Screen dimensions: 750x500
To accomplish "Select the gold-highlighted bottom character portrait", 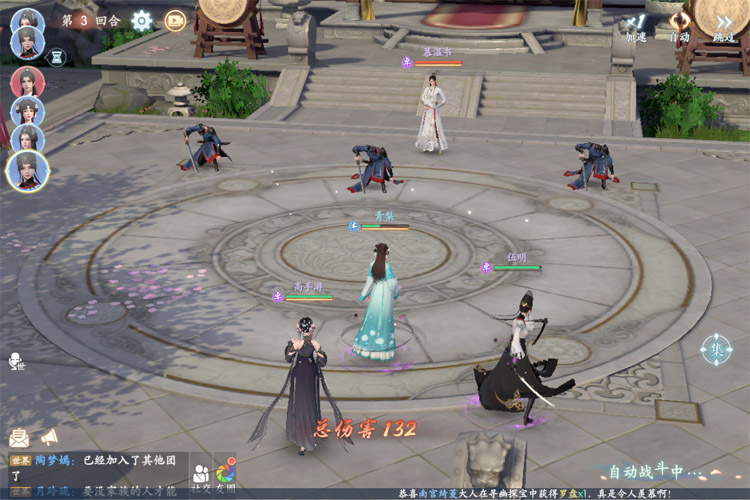I will (27, 170).
